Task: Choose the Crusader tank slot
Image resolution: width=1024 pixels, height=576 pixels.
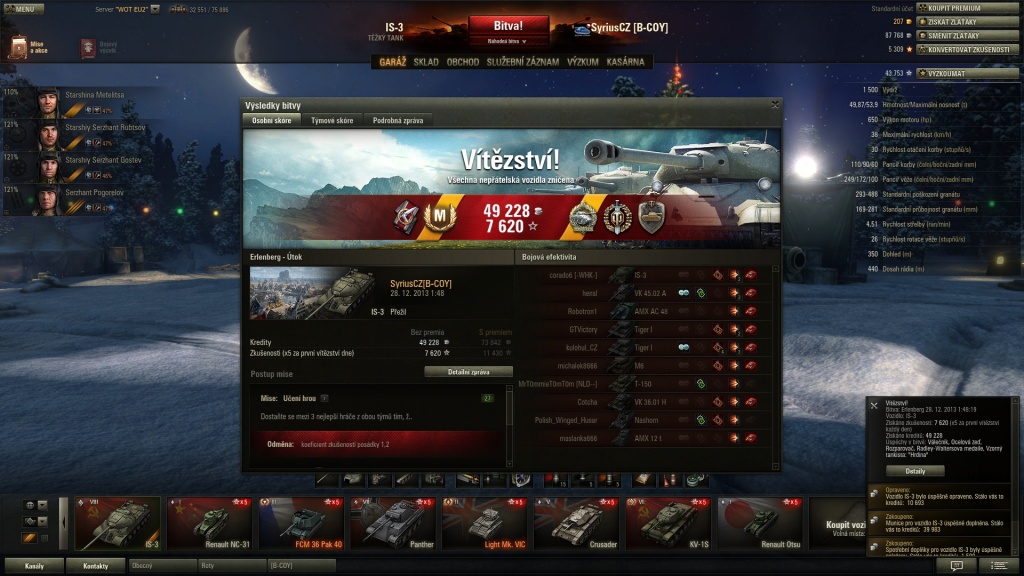Action: click(576, 523)
